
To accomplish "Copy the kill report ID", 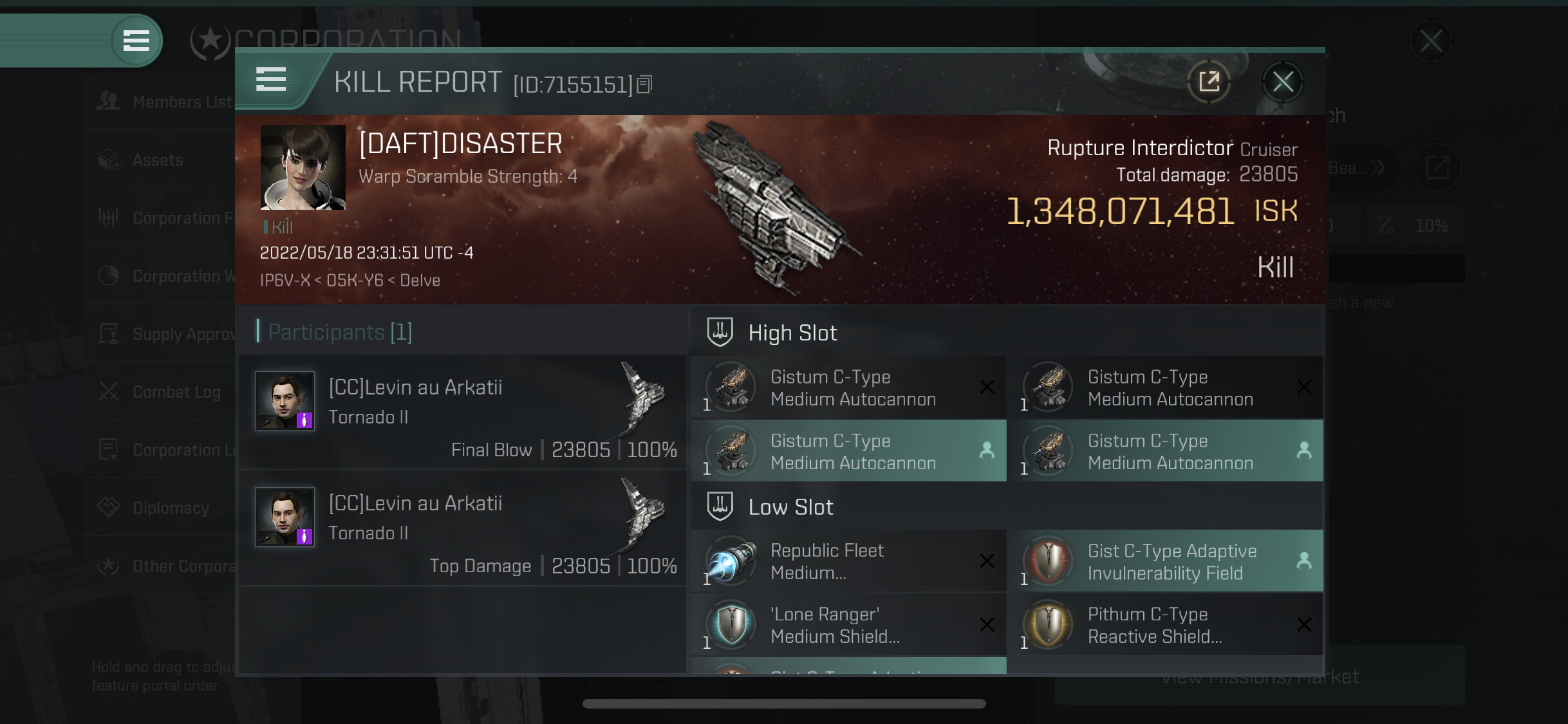I will tap(644, 84).
